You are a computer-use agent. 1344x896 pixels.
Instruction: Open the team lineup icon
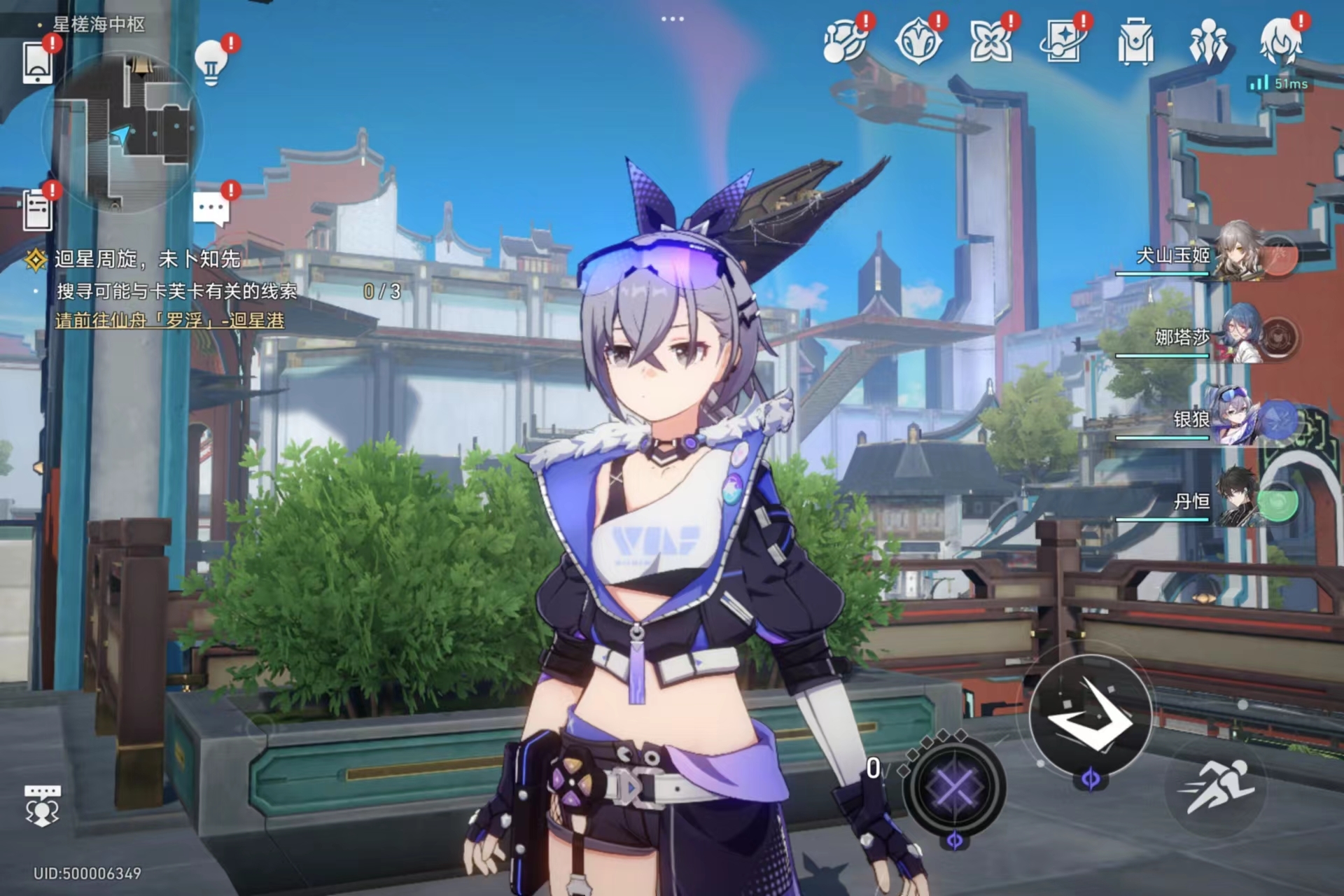[1208, 42]
